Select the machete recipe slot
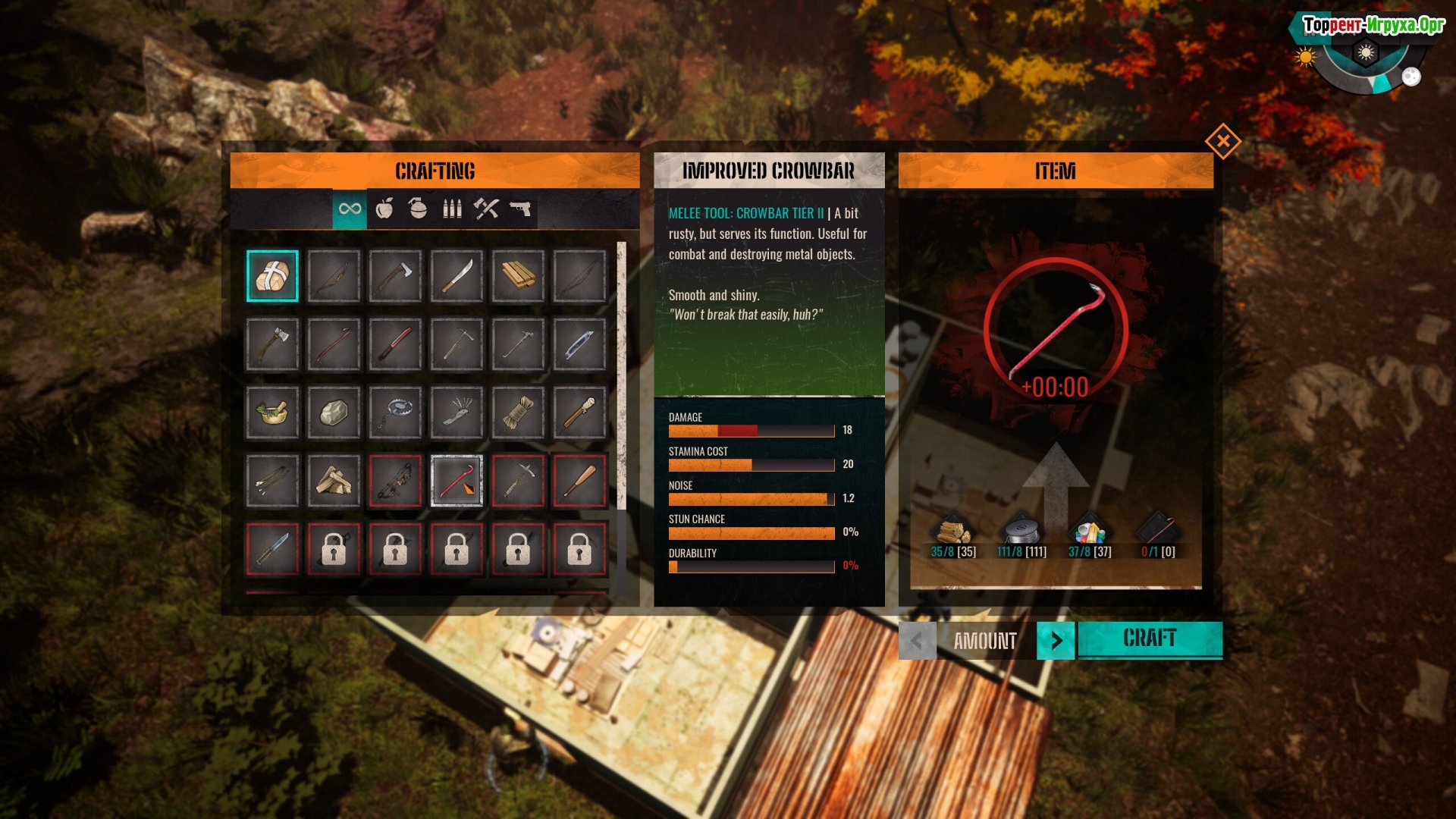The height and width of the screenshot is (819, 1456). point(457,276)
